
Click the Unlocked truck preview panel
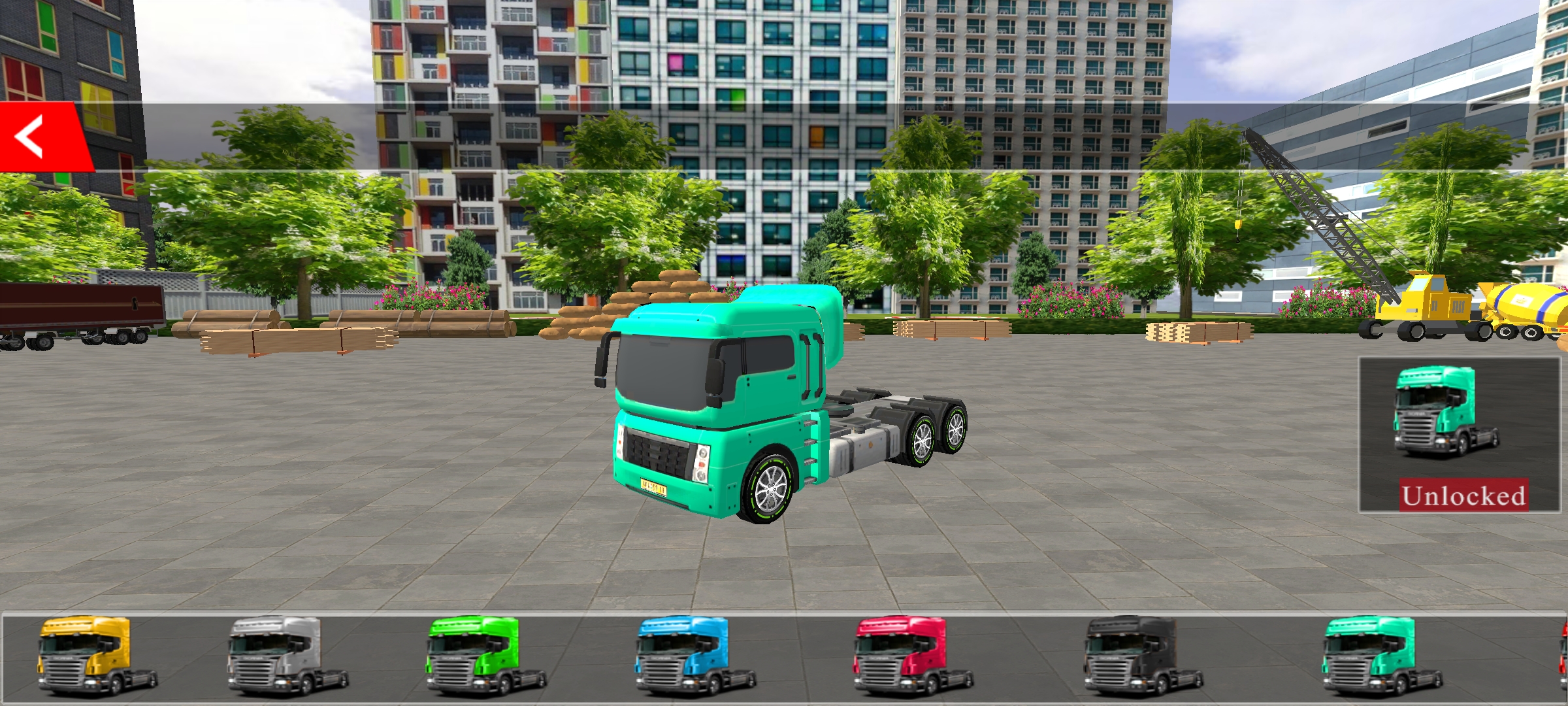pos(1460,435)
